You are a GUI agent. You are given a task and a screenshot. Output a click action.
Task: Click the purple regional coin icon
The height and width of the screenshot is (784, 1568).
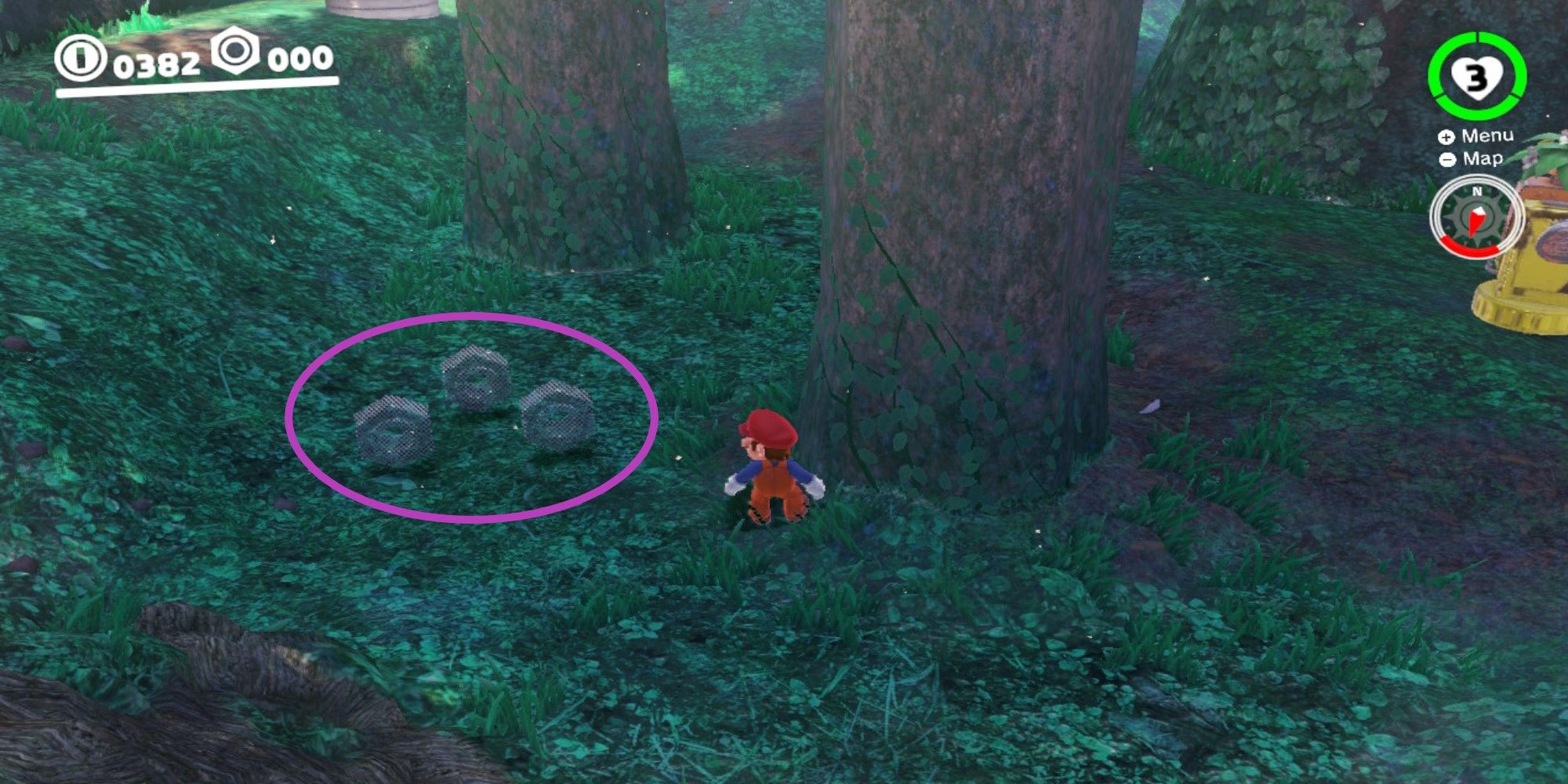click(235, 53)
